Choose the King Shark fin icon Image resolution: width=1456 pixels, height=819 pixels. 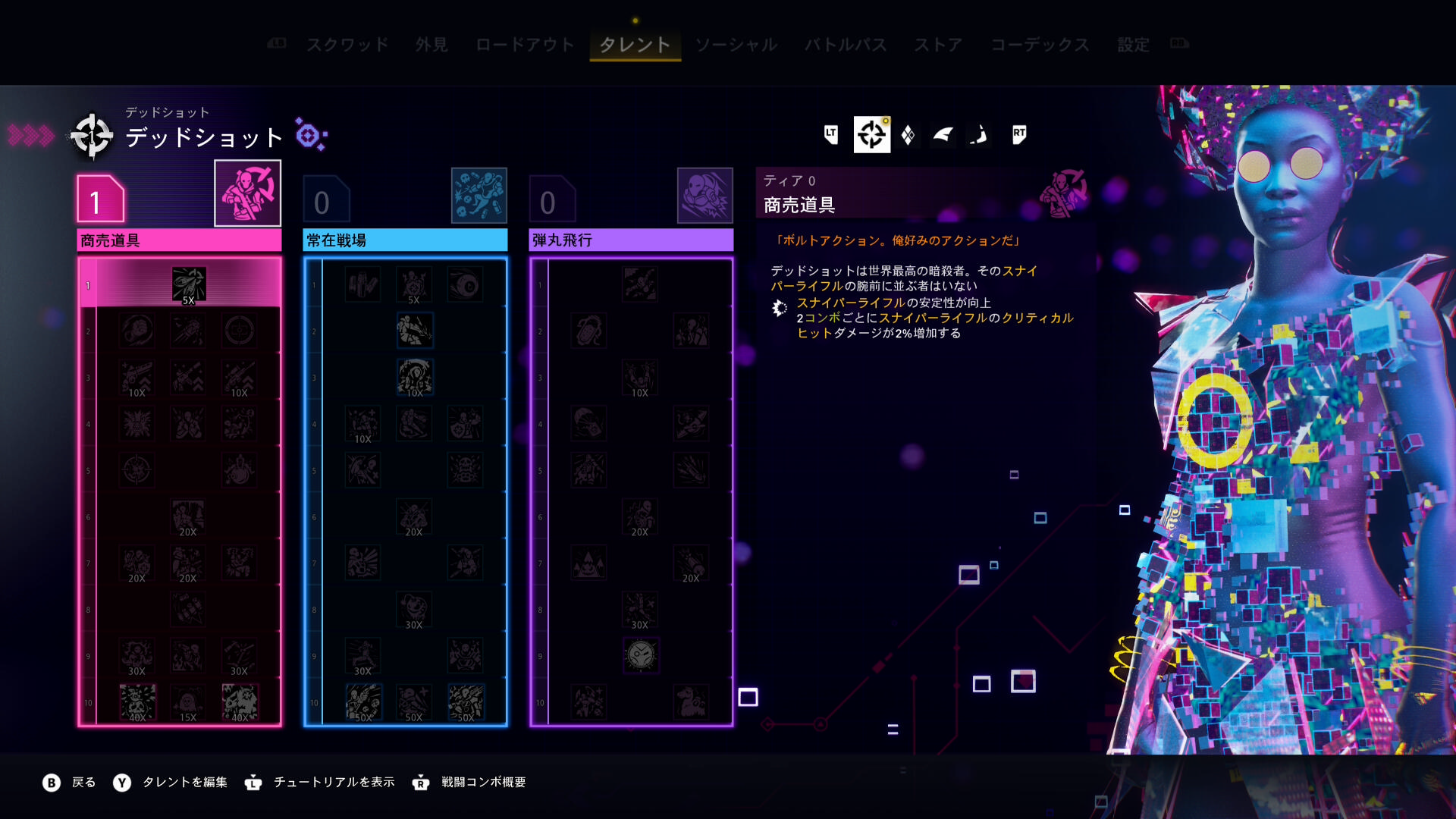point(943,135)
